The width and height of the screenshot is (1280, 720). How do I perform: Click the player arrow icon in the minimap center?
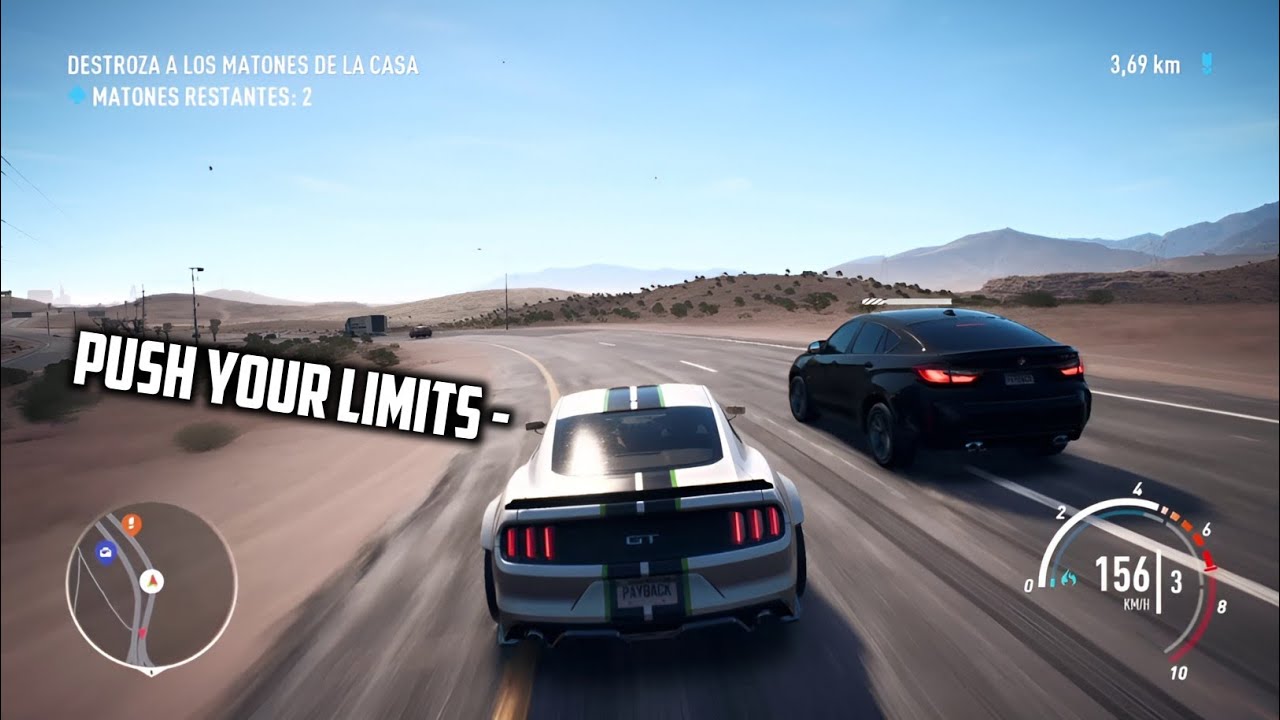pos(152,582)
